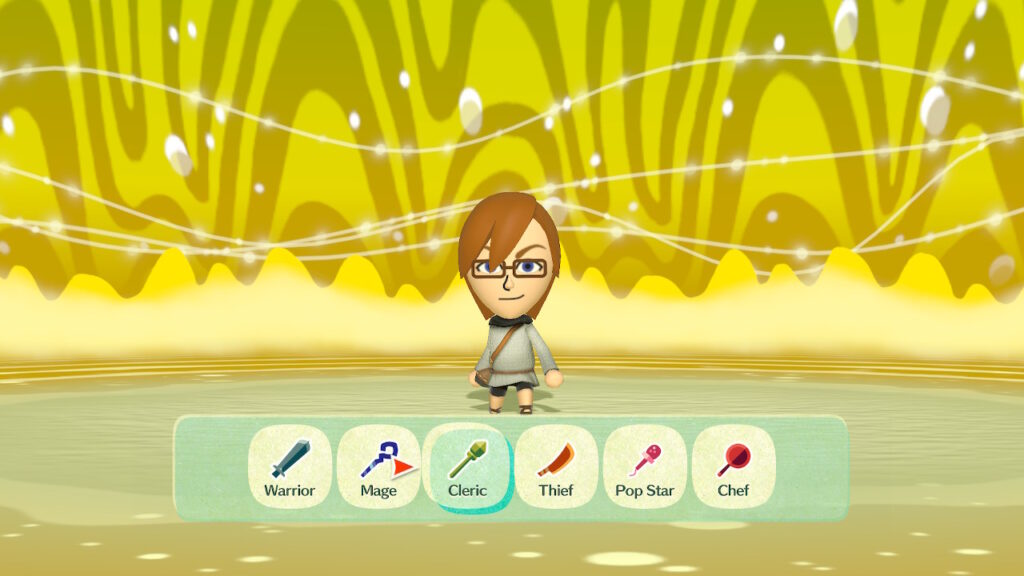Viewport: 1024px width, 576px height.
Task: Select the Warrior job
Action: [289, 467]
